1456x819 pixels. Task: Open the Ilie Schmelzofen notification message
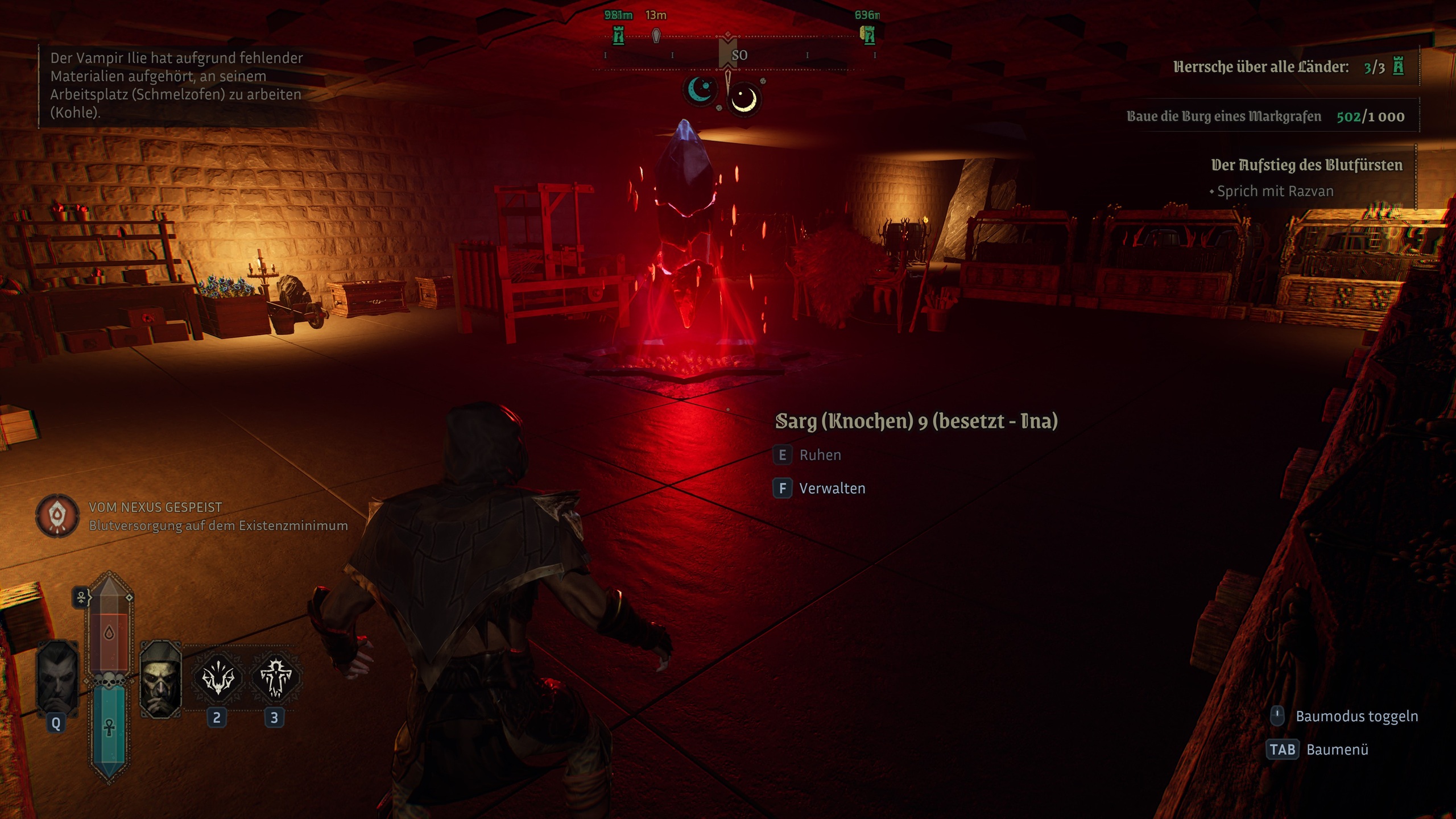pos(176,85)
